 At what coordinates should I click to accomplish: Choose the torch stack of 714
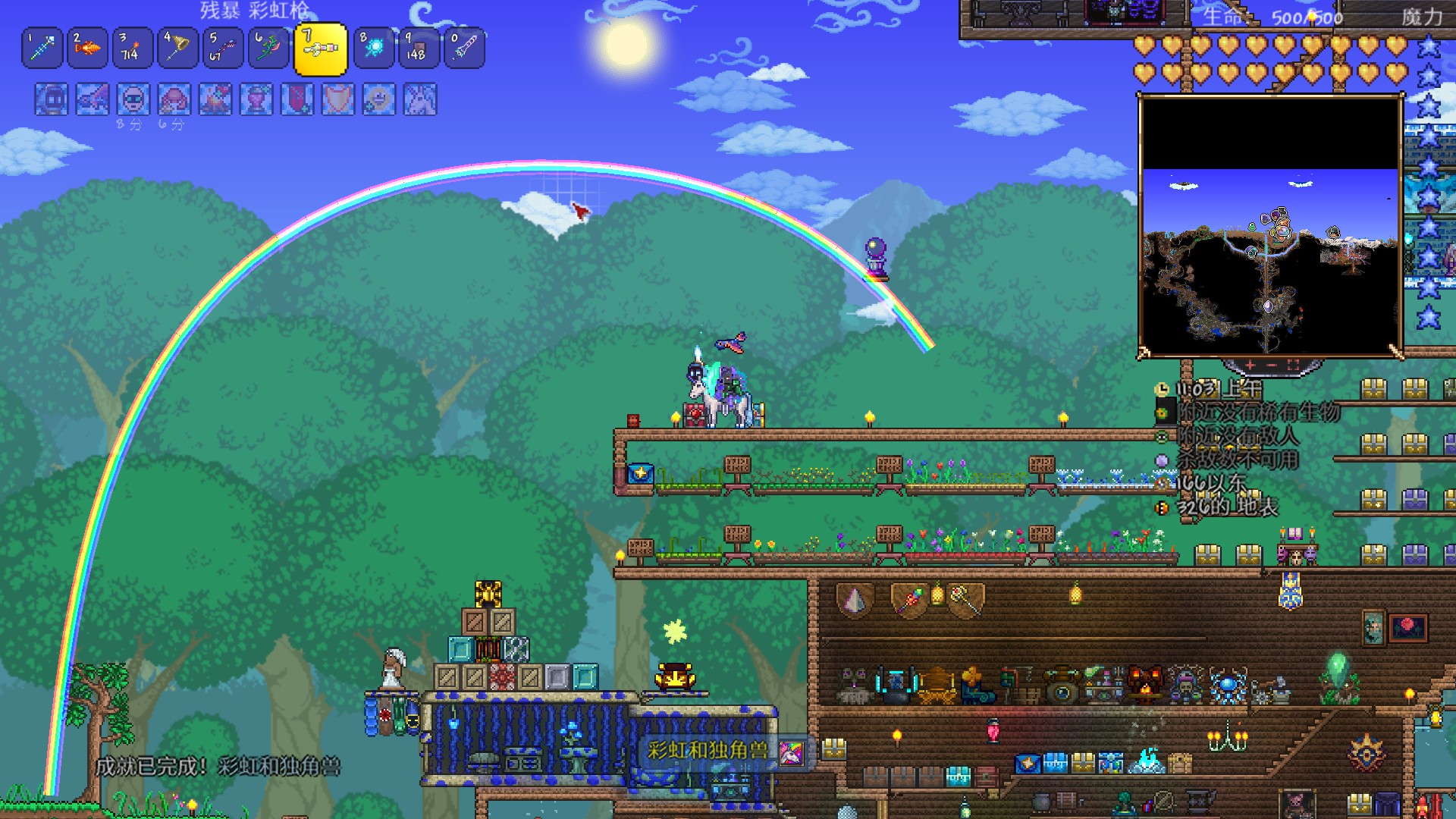(x=133, y=49)
